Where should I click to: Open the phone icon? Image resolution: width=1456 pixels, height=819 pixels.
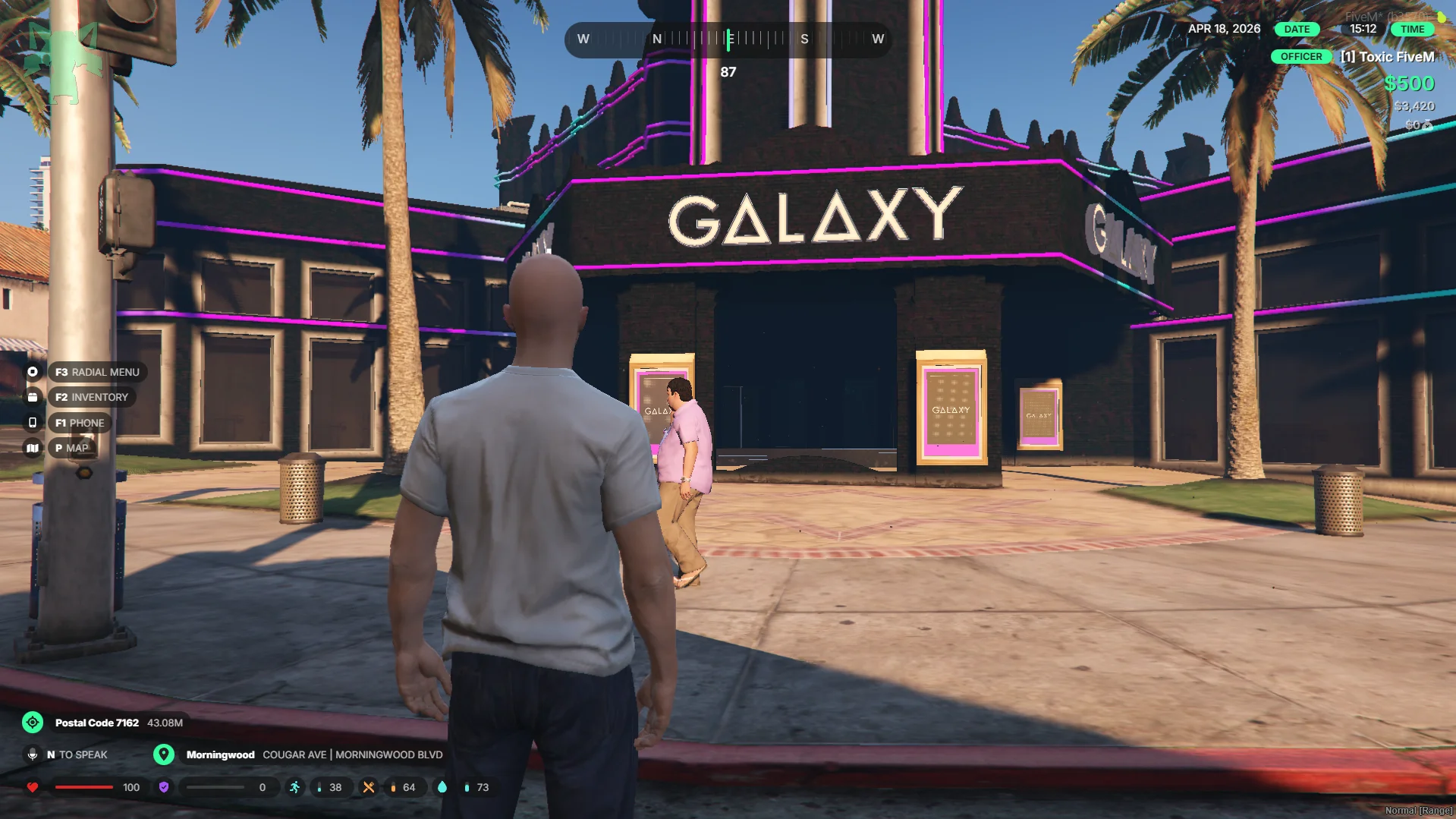33,423
